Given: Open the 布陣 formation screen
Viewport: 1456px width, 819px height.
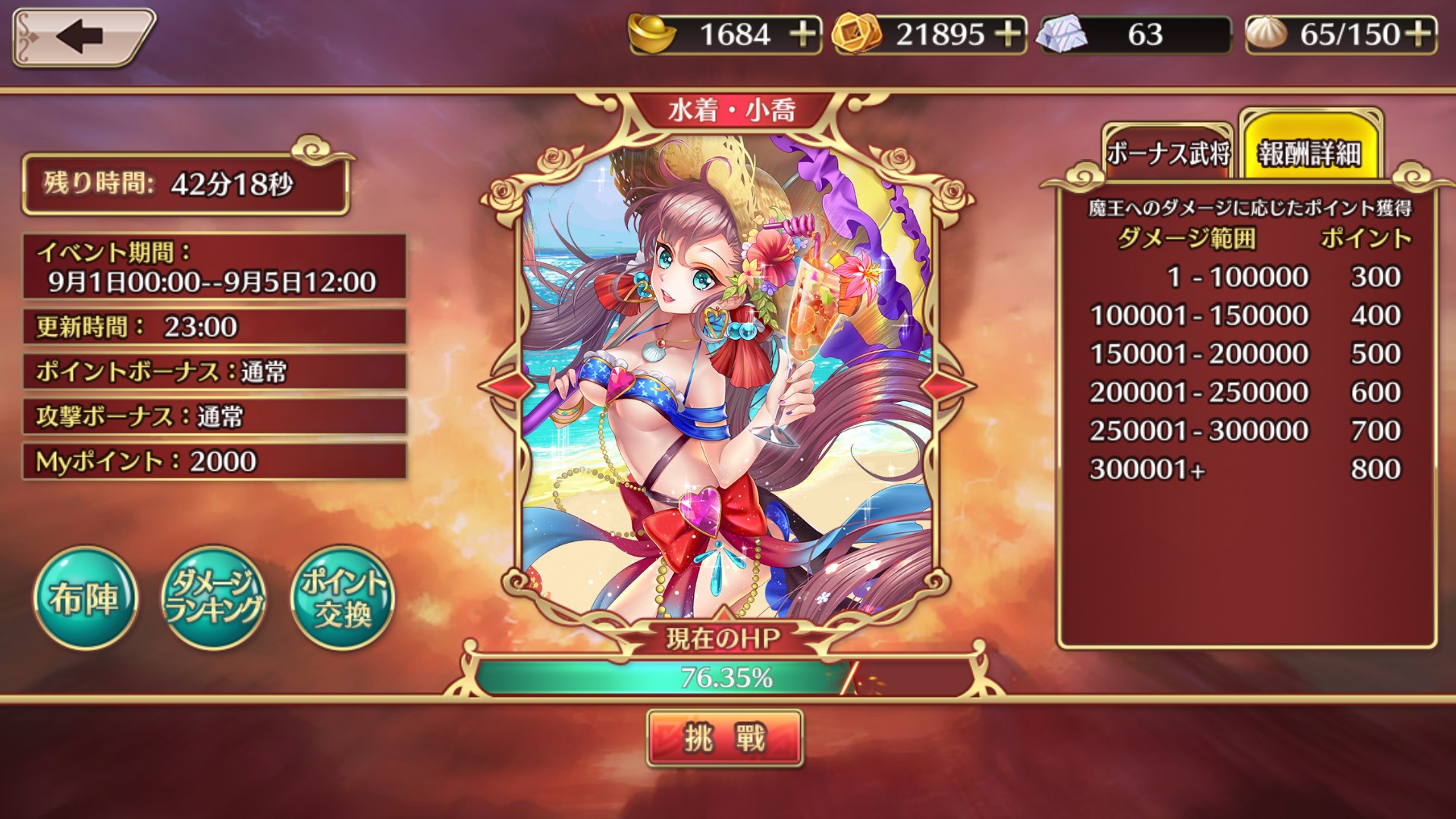Looking at the screenshot, I should pyautogui.click(x=85, y=598).
